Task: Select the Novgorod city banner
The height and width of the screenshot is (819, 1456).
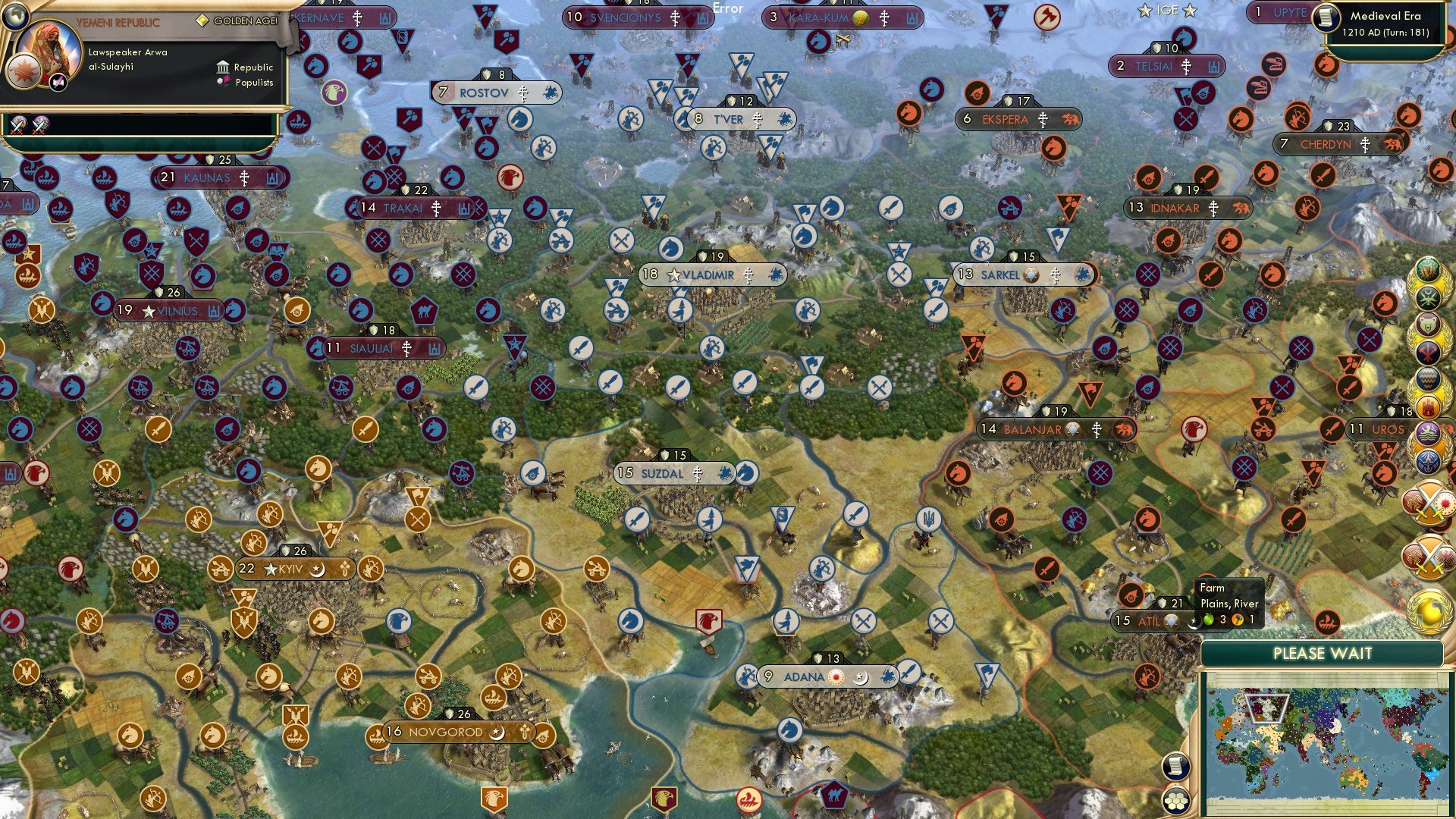Action: (x=441, y=733)
